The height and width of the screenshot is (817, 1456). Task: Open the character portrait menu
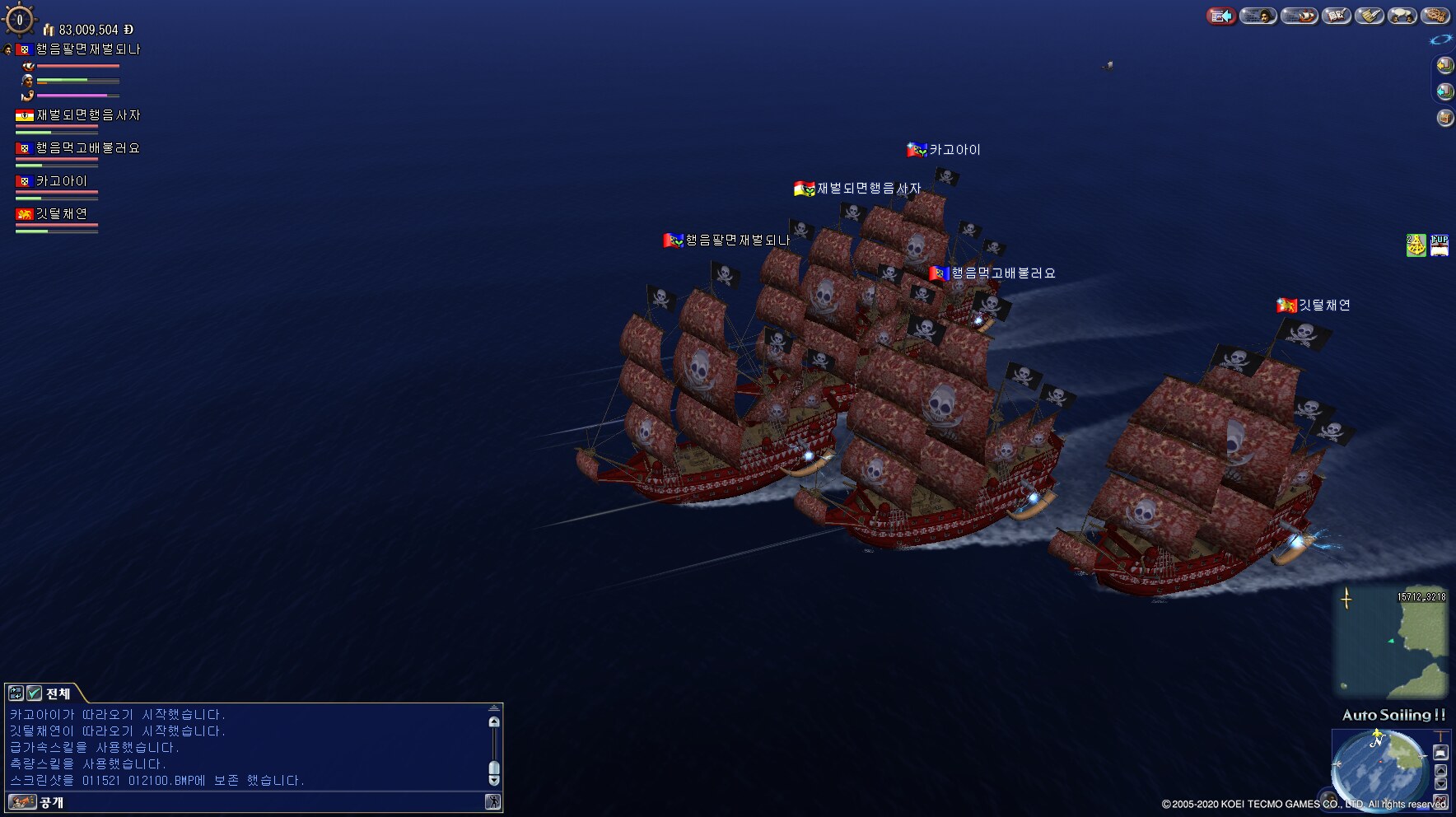pyautogui.click(x=1258, y=16)
